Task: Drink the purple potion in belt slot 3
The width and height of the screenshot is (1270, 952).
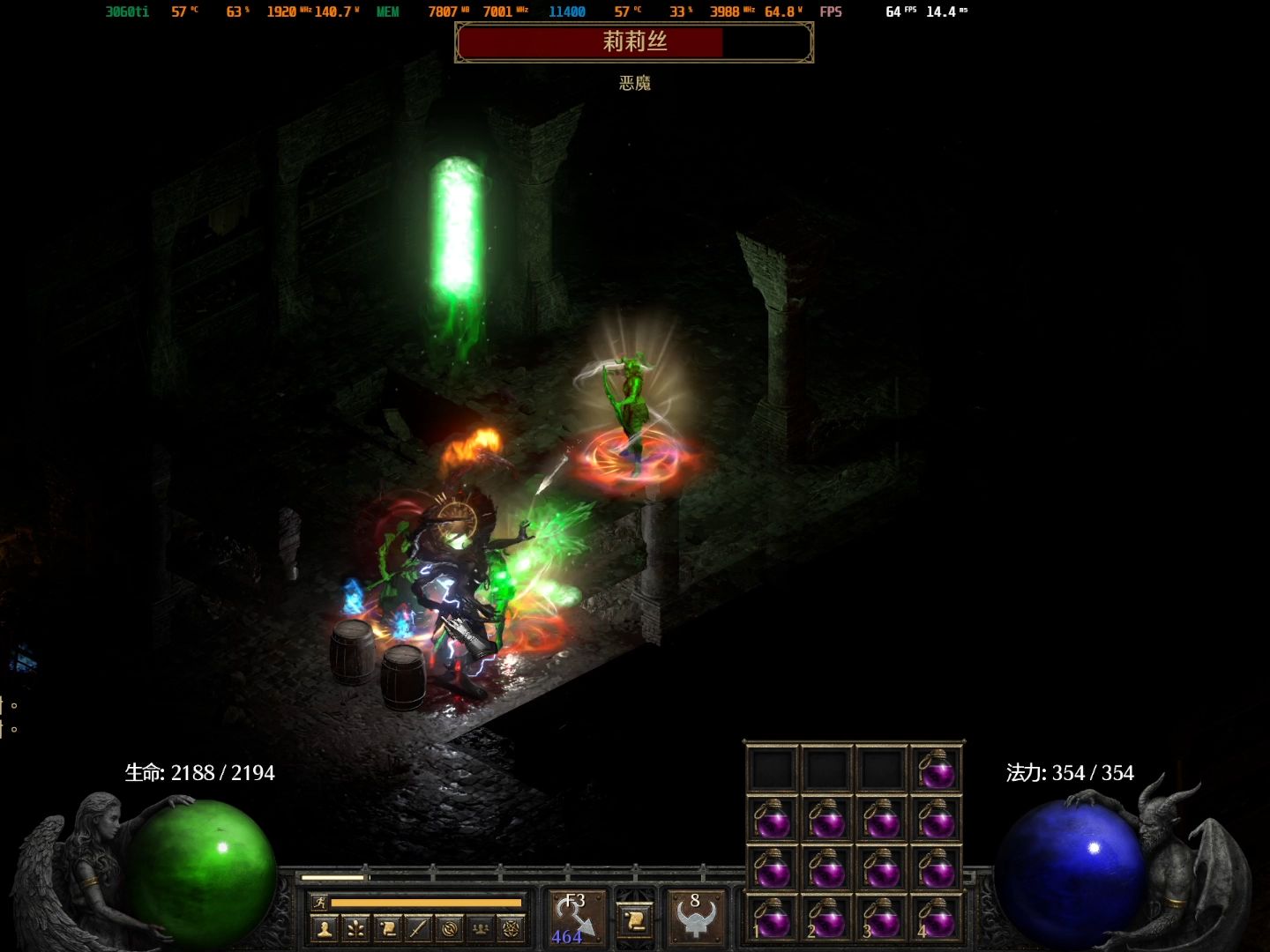Action: (x=881, y=919)
